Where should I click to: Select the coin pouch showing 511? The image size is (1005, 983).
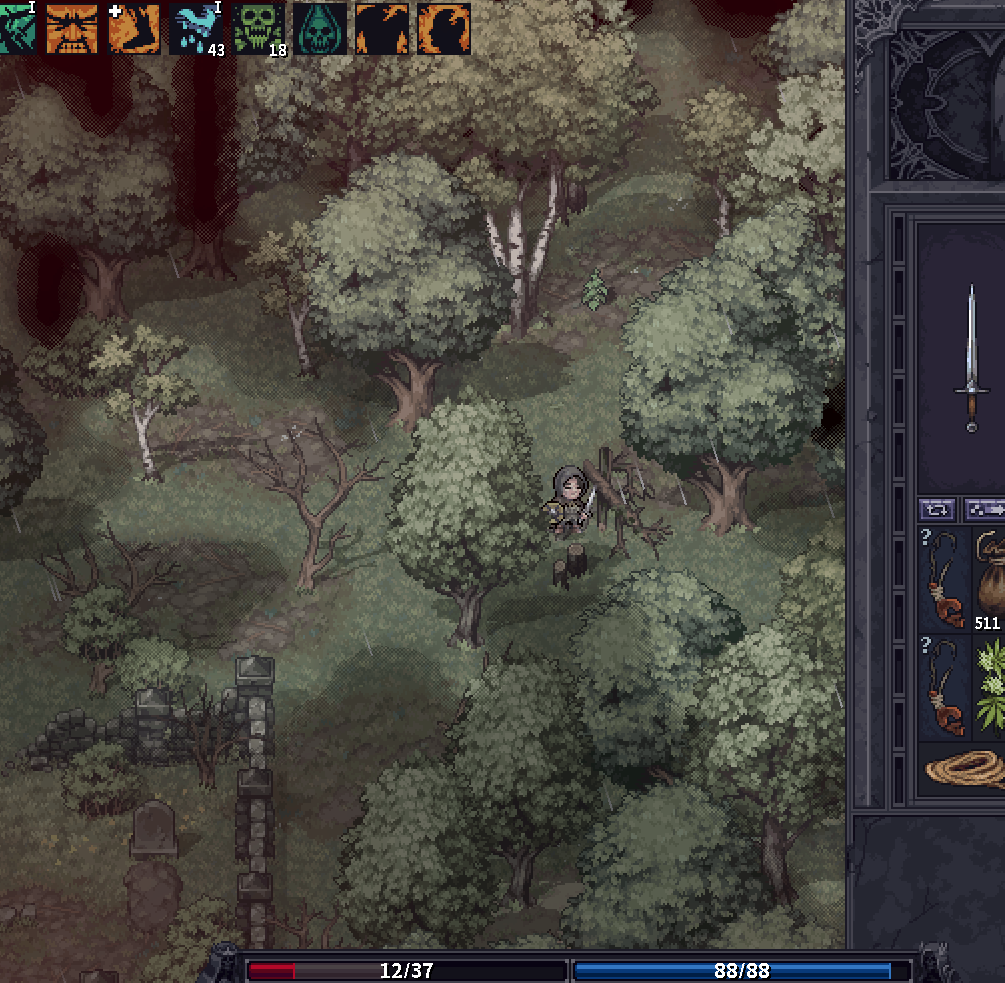tap(990, 582)
